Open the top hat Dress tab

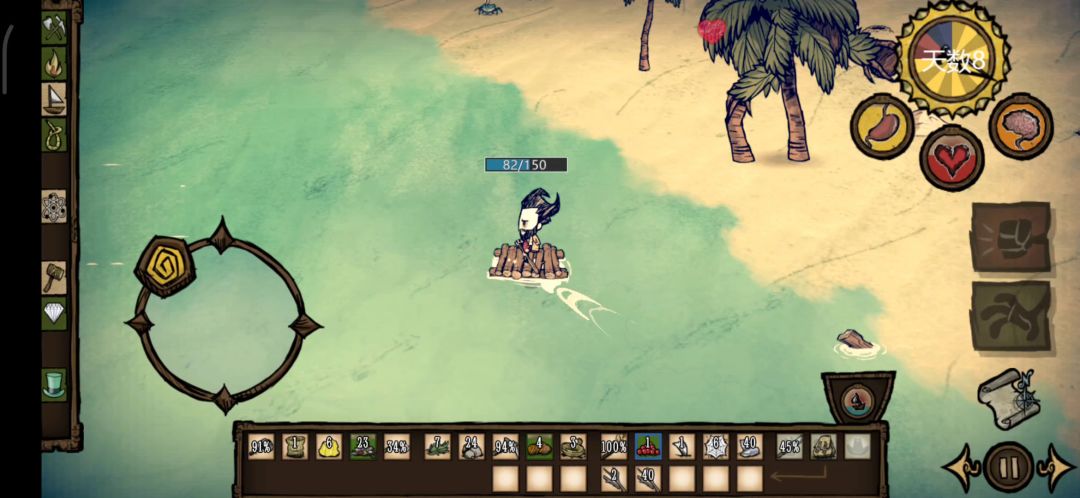coord(53,384)
